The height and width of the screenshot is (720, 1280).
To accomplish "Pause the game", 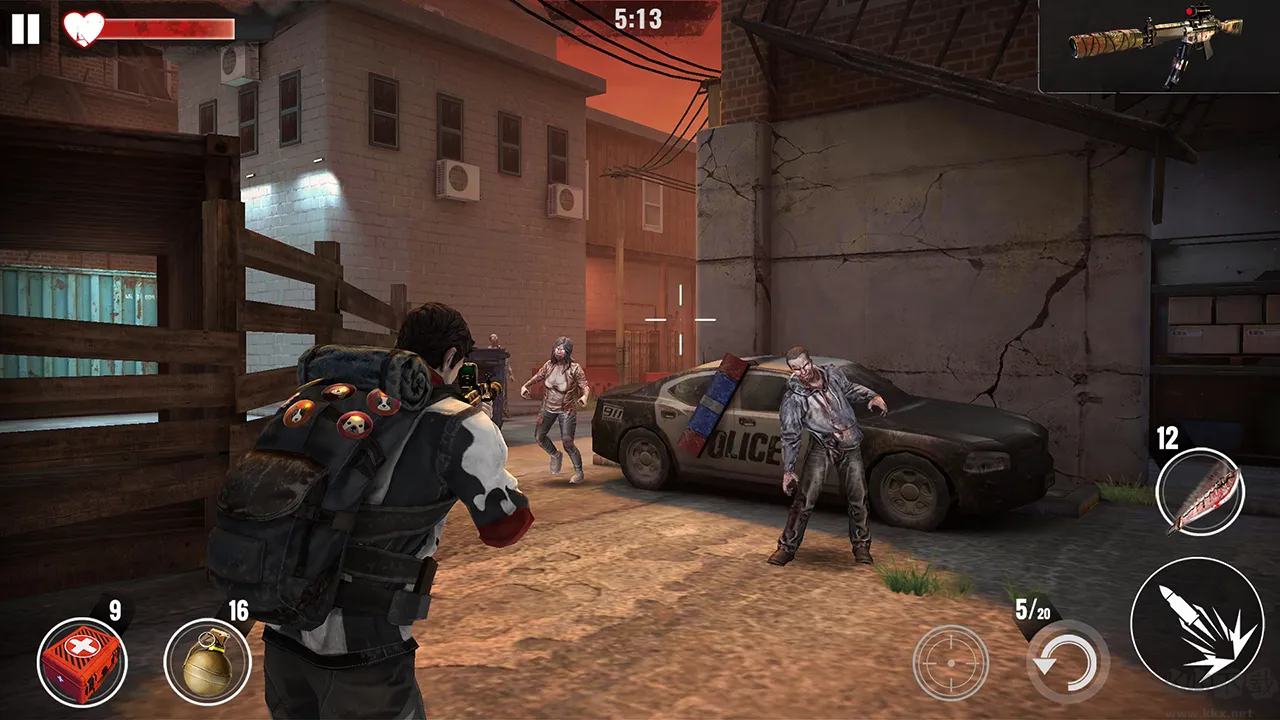I will 26,29.
